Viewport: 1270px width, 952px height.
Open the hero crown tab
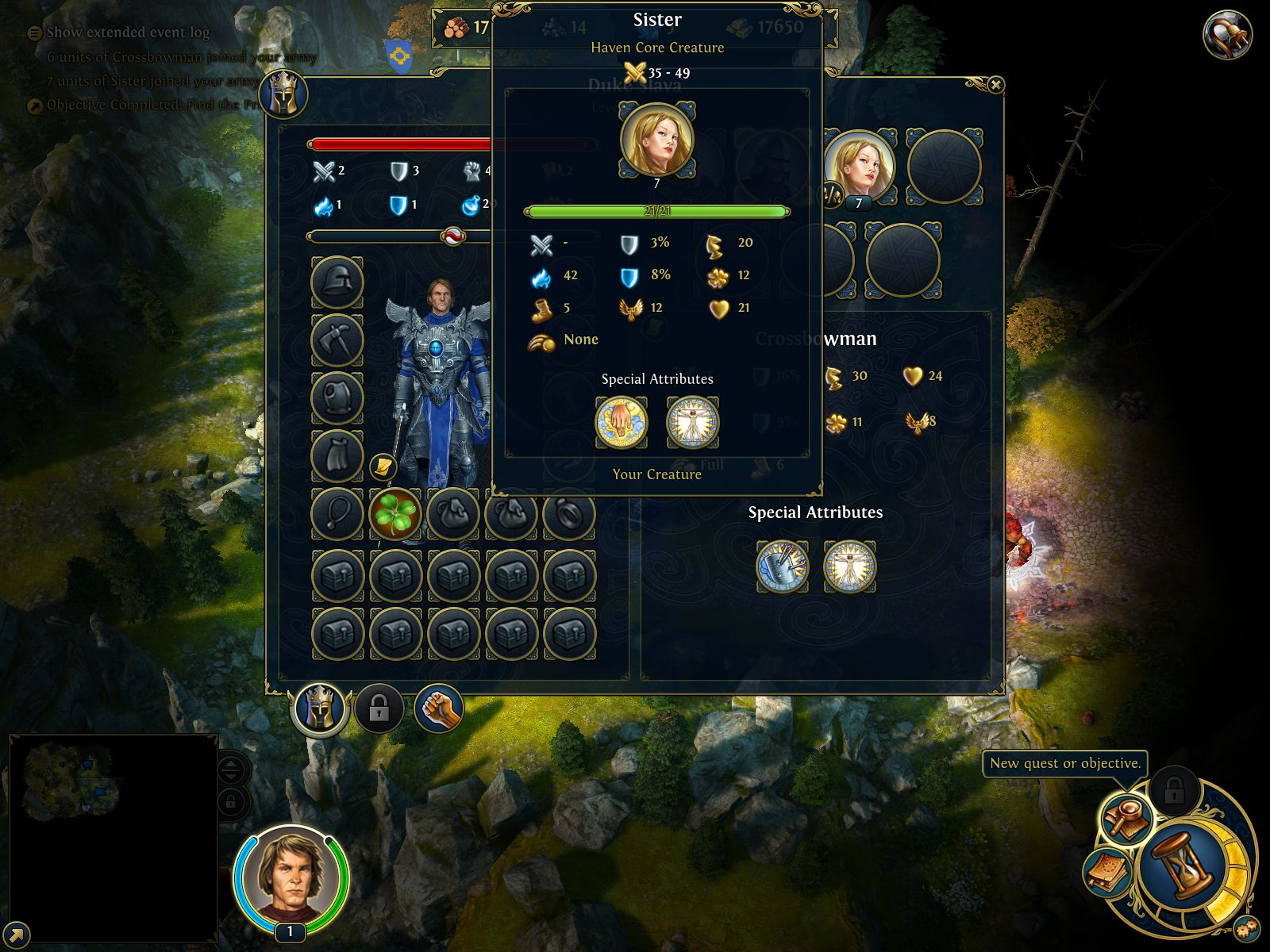320,708
